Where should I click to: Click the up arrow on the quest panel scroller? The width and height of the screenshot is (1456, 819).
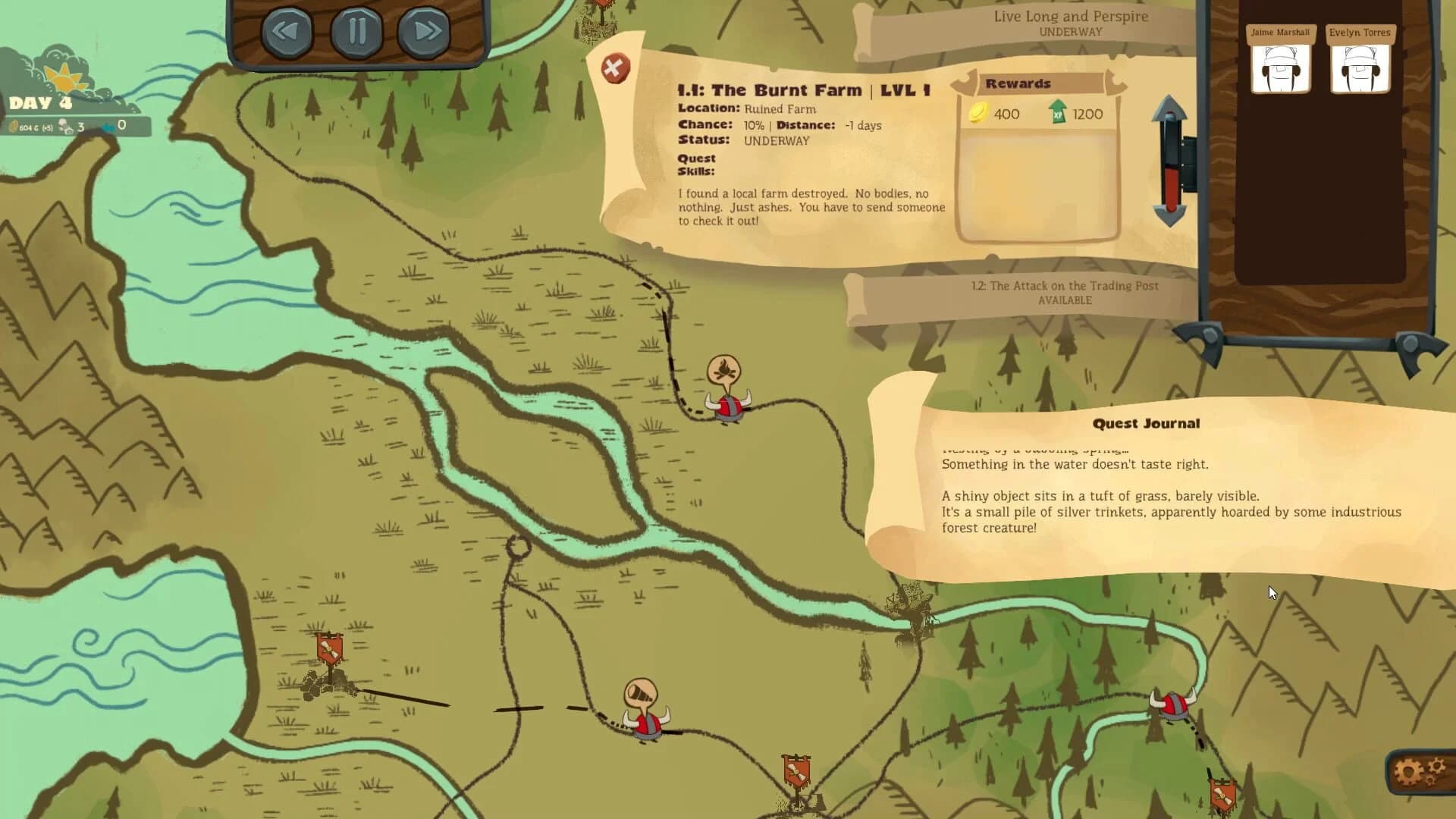[x=1169, y=105]
